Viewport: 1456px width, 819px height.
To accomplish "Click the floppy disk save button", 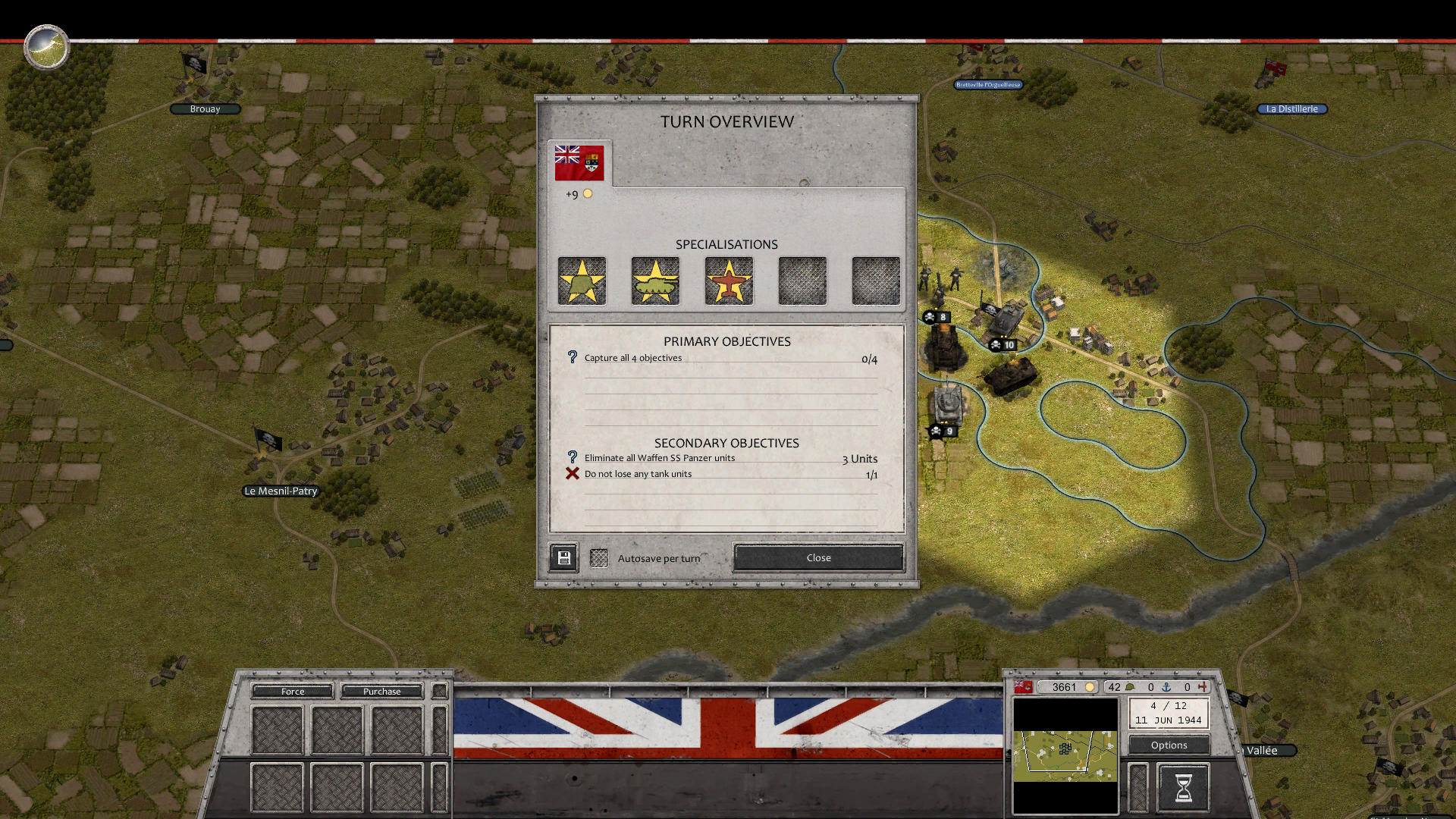I will tap(563, 558).
